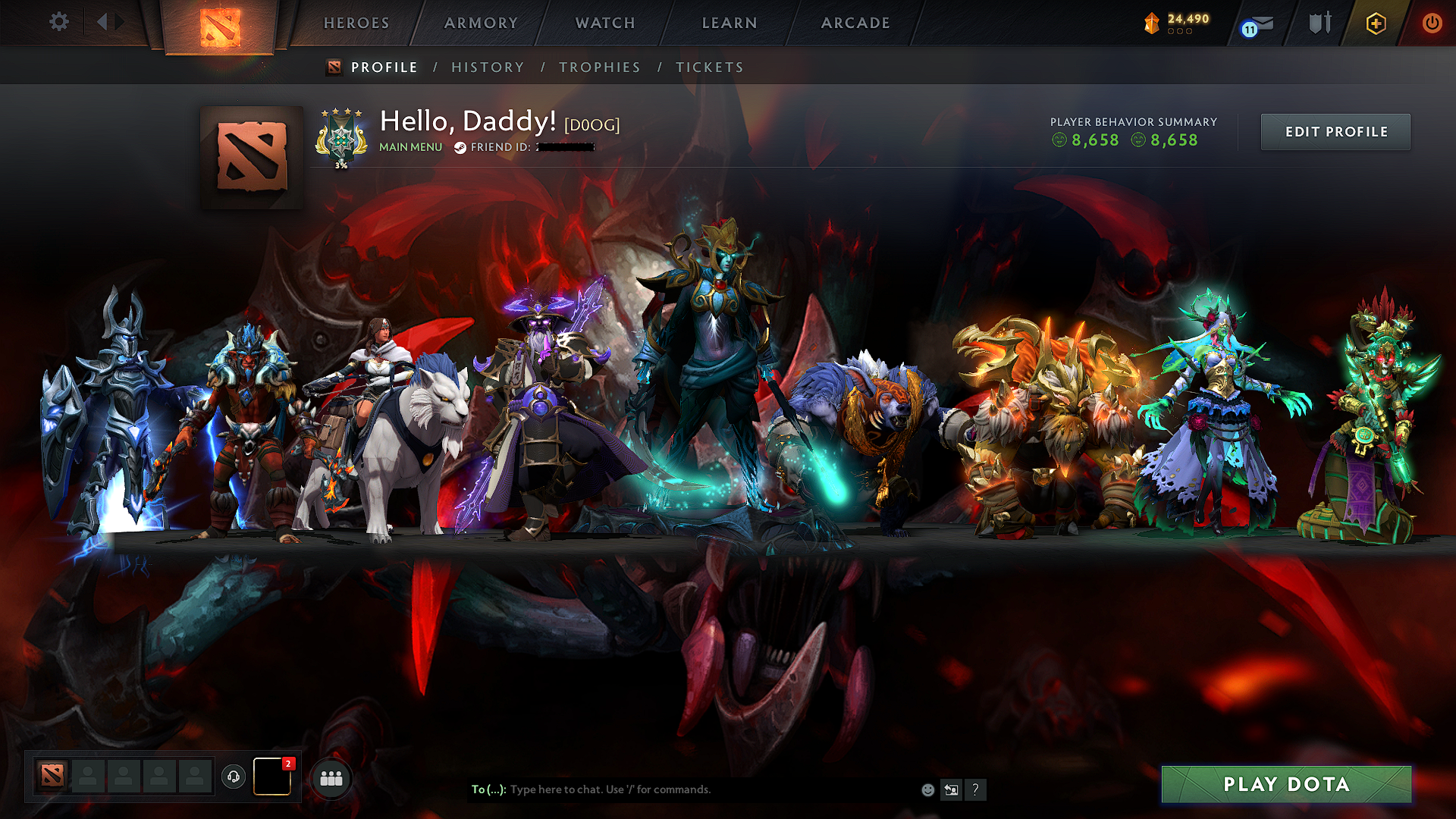
Task: Click the EDIT PROFILE button
Action: click(1335, 131)
